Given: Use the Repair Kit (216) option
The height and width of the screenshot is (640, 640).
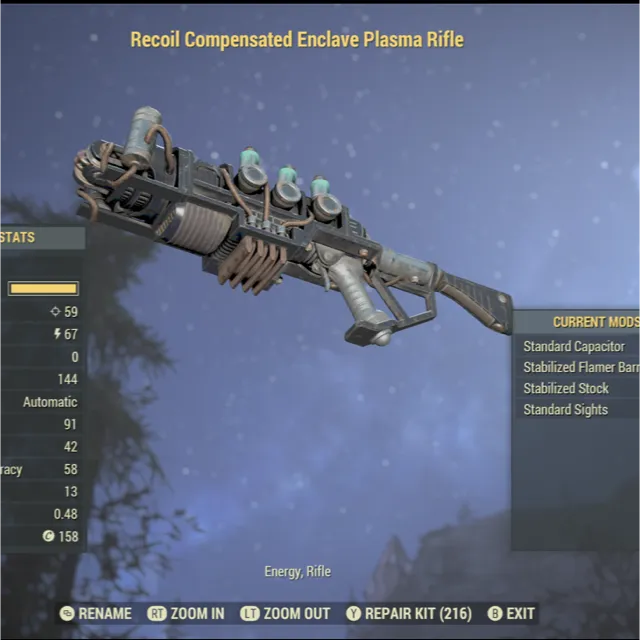Looking at the screenshot, I should click(x=409, y=613).
